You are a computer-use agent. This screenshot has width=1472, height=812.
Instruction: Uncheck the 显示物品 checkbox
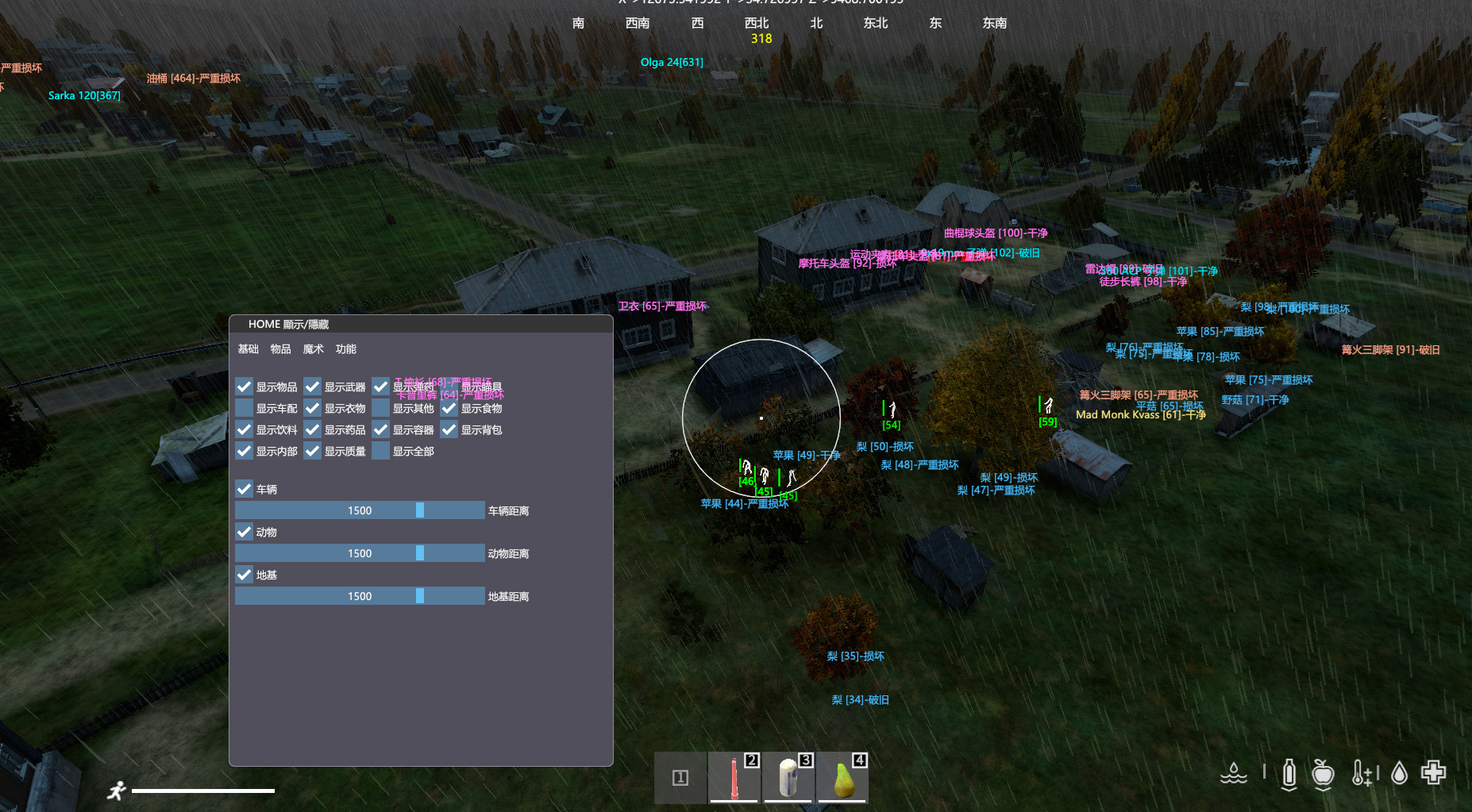tap(245, 387)
